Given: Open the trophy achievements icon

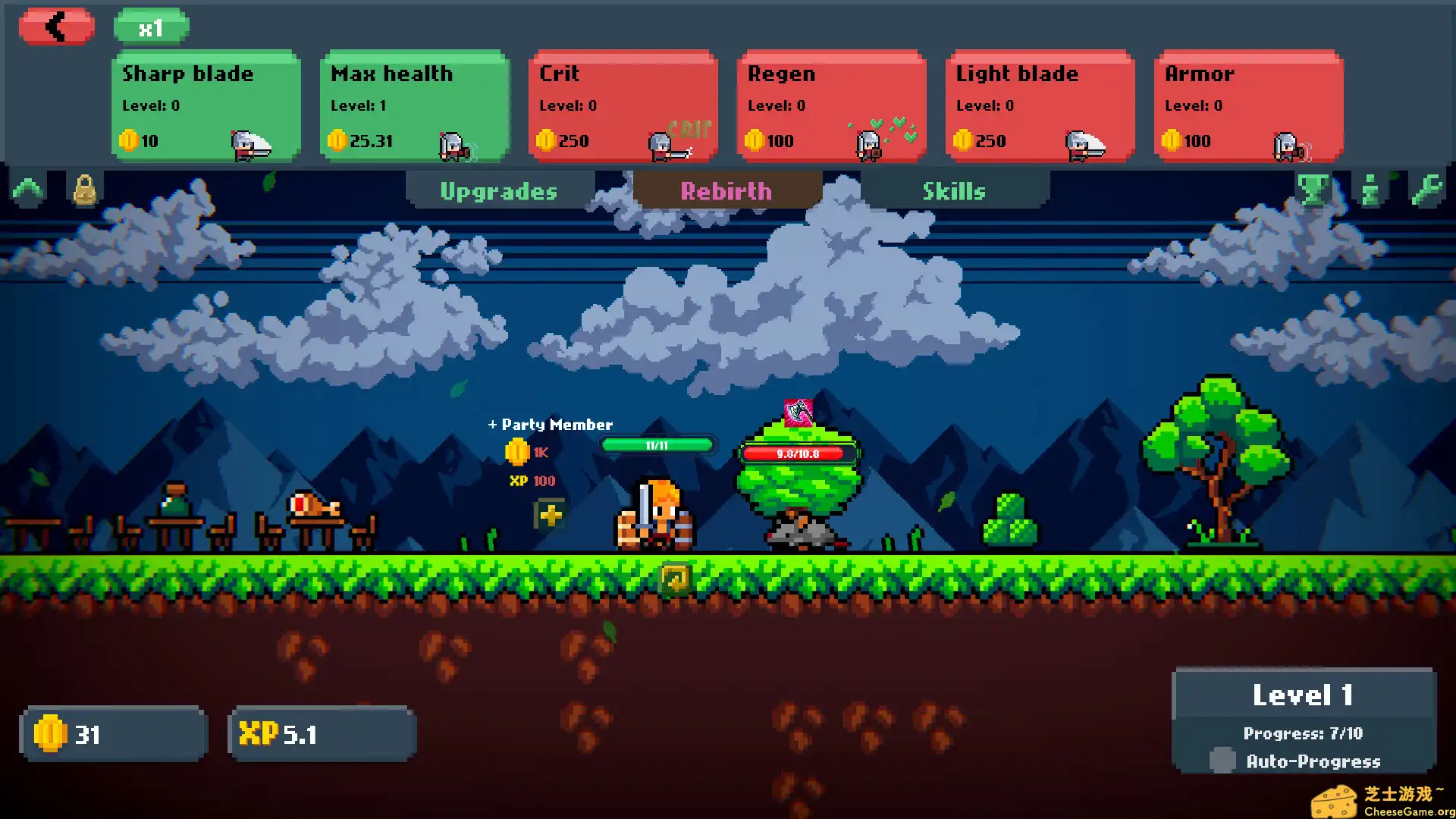Looking at the screenshot, I should pyautogui.click(x=1313, y=190).
